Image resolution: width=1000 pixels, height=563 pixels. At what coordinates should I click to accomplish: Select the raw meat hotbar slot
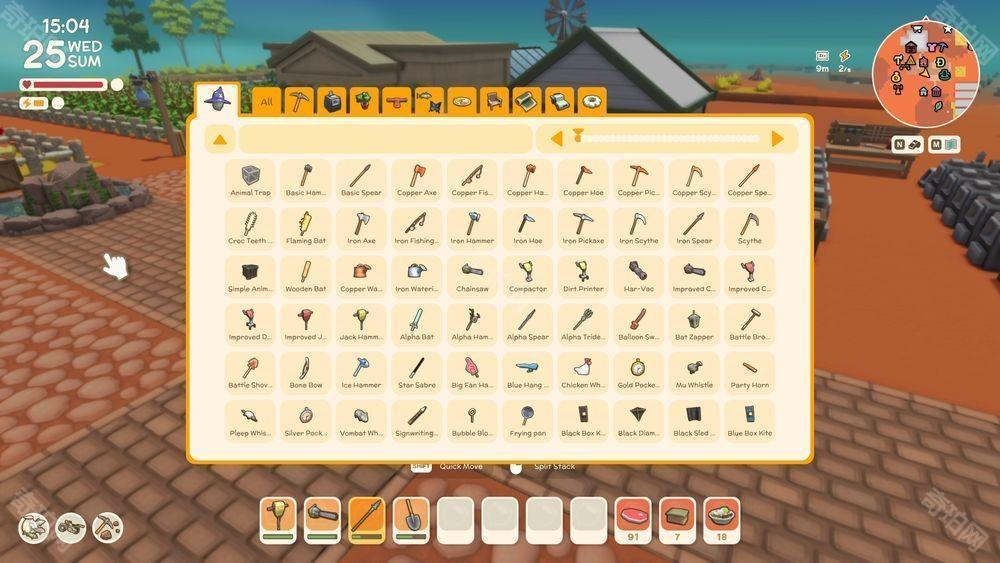tap(633, 518)
